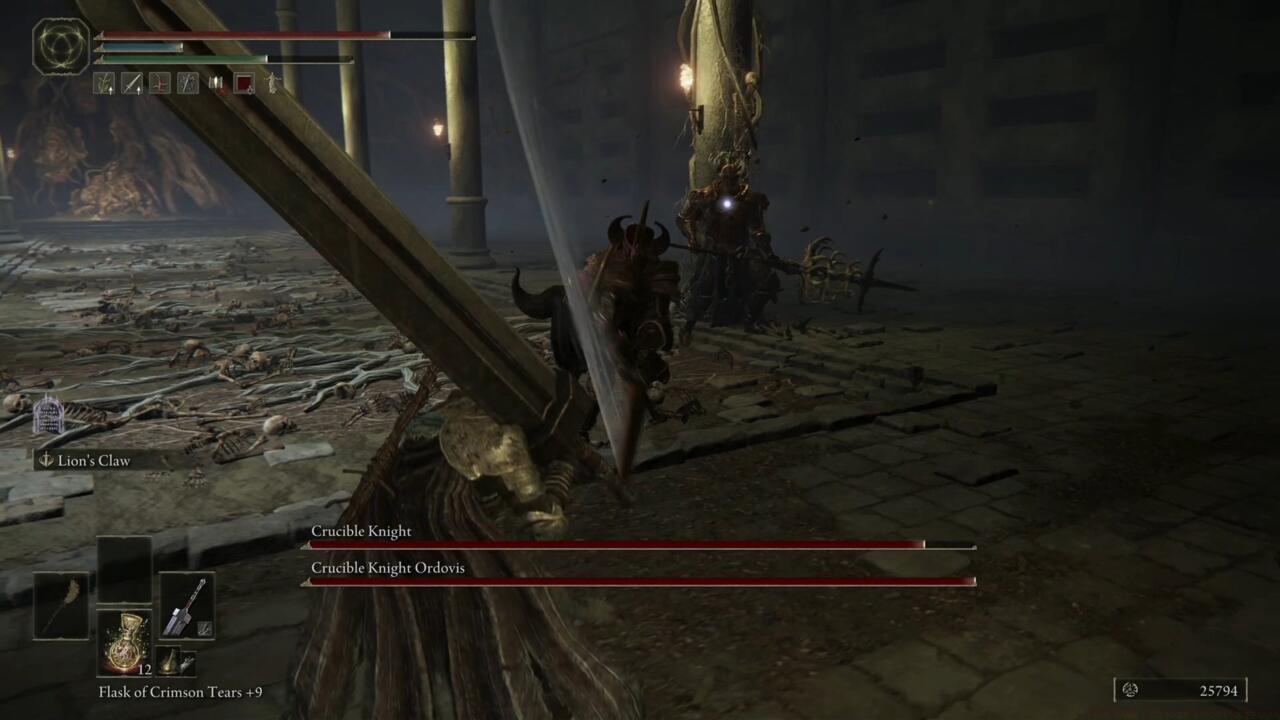Select the golden Erdtree rune emblem icon
This screenshot has height=720, width=1280.
60,46
